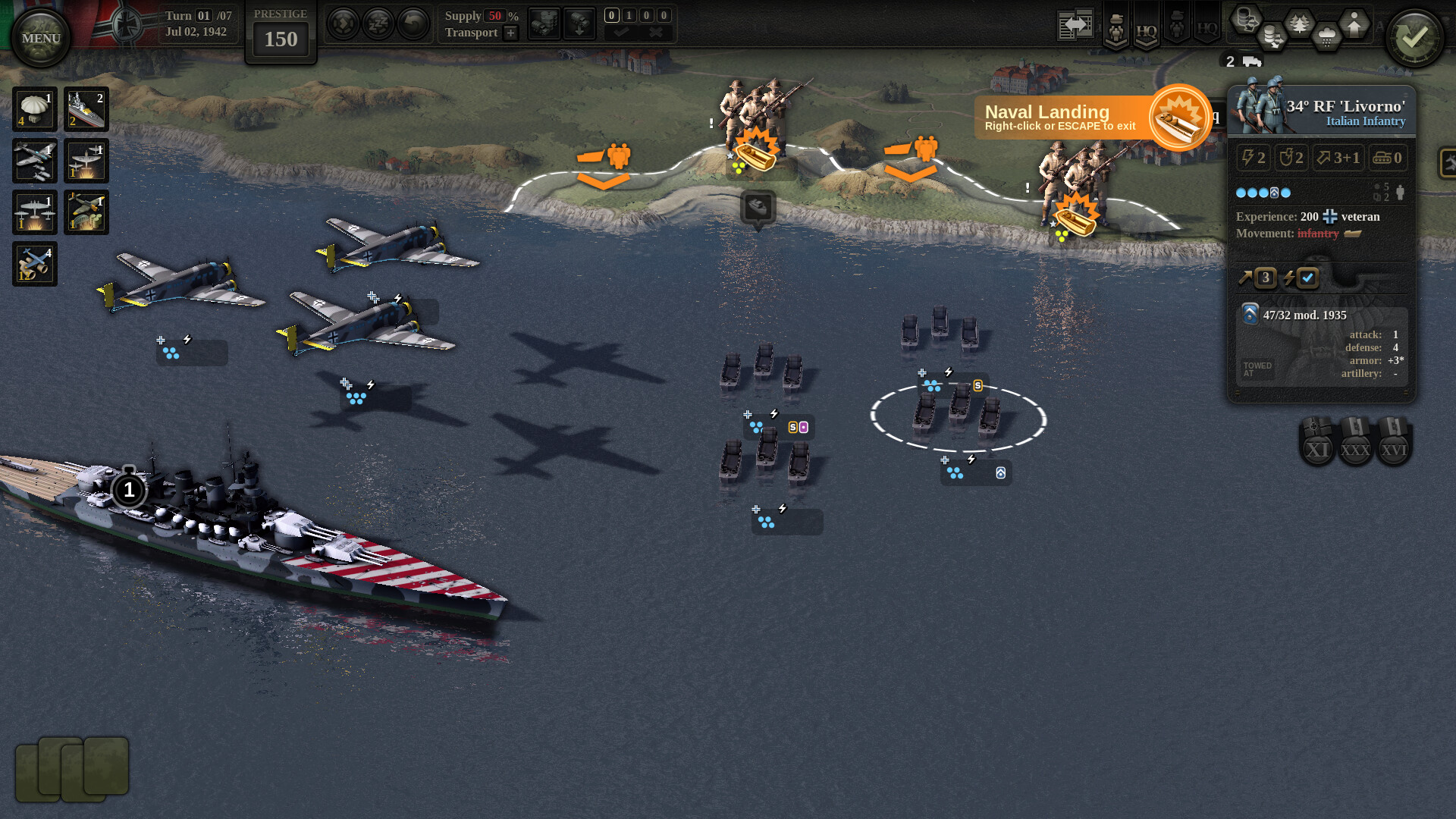1456x819 pixels.
Task: Open the card deck stack
Action: 72,769
